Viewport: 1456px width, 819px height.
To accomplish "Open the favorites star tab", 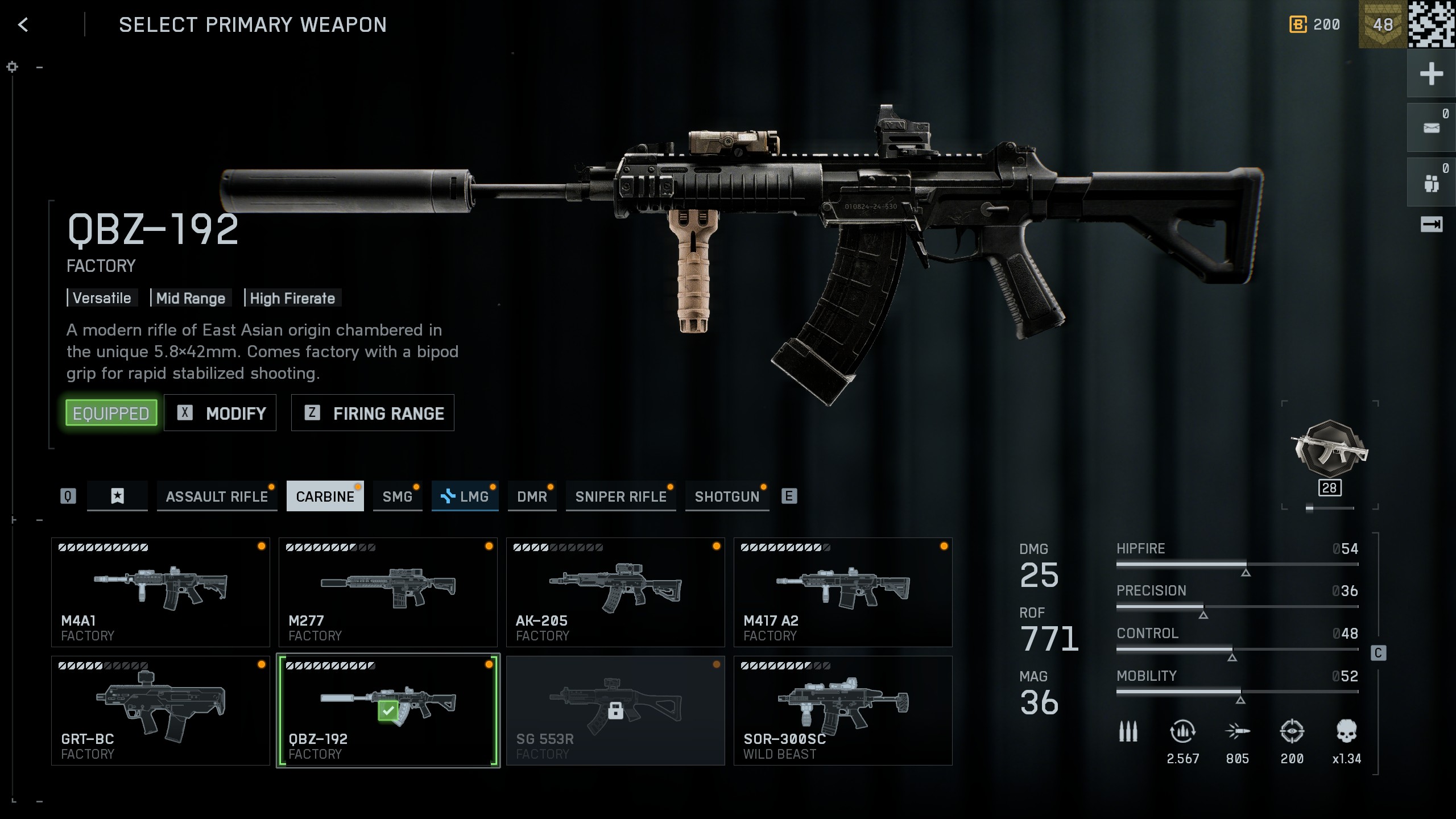I will click(x=117, y=497).
